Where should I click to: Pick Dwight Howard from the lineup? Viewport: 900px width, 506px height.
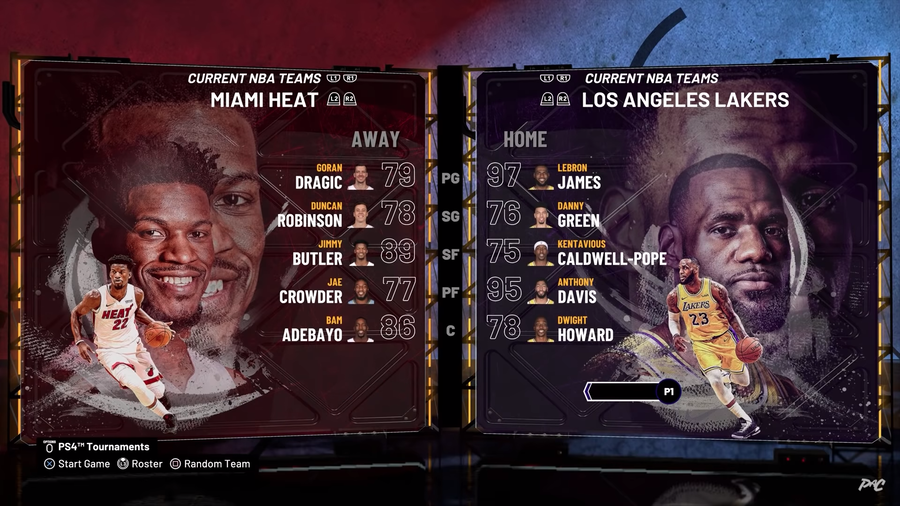578,328
